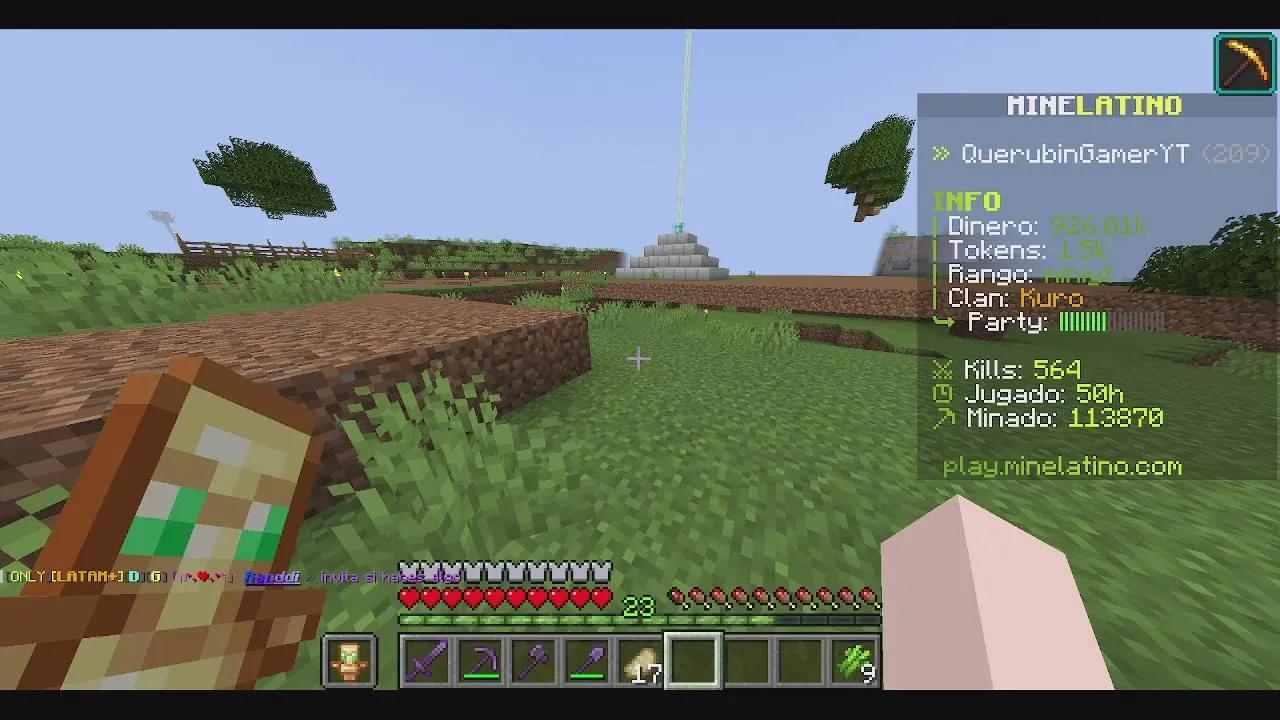Select the enchanted netherite sword in the hotbar

[425, 658]
